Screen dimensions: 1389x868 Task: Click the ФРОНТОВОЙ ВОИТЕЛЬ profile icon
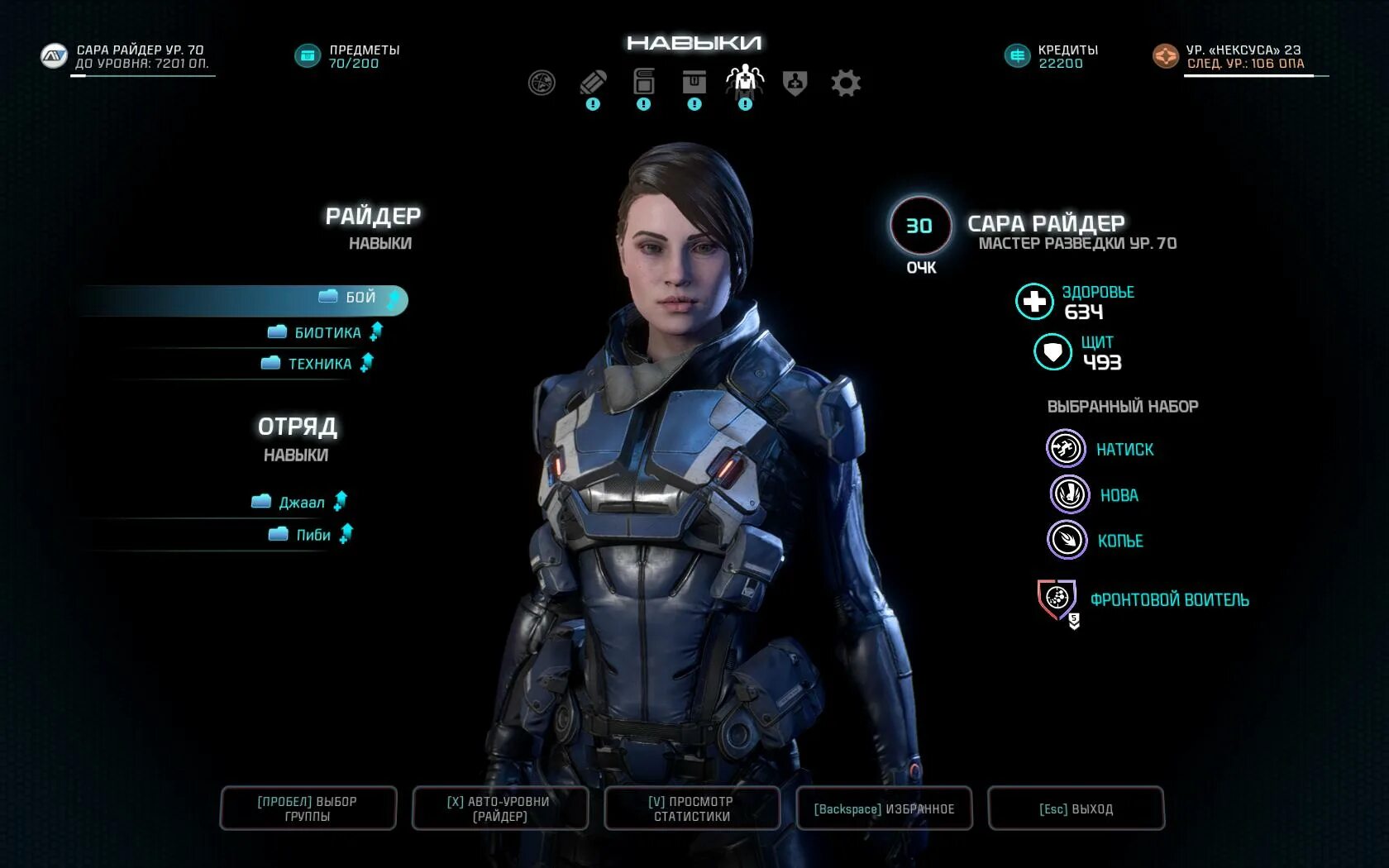tap(1057, 599)
